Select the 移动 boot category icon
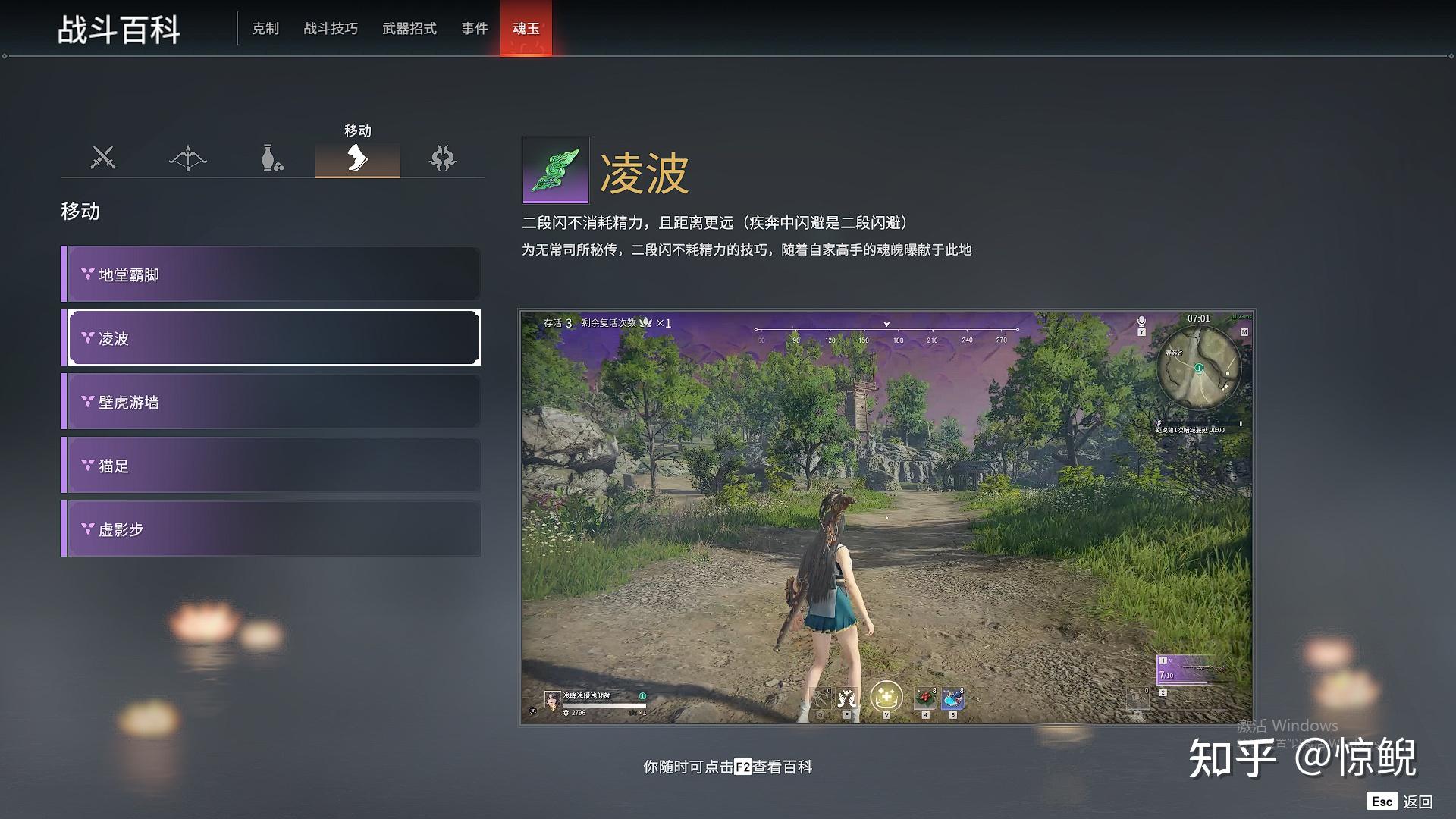 click(x=357, y=158)
